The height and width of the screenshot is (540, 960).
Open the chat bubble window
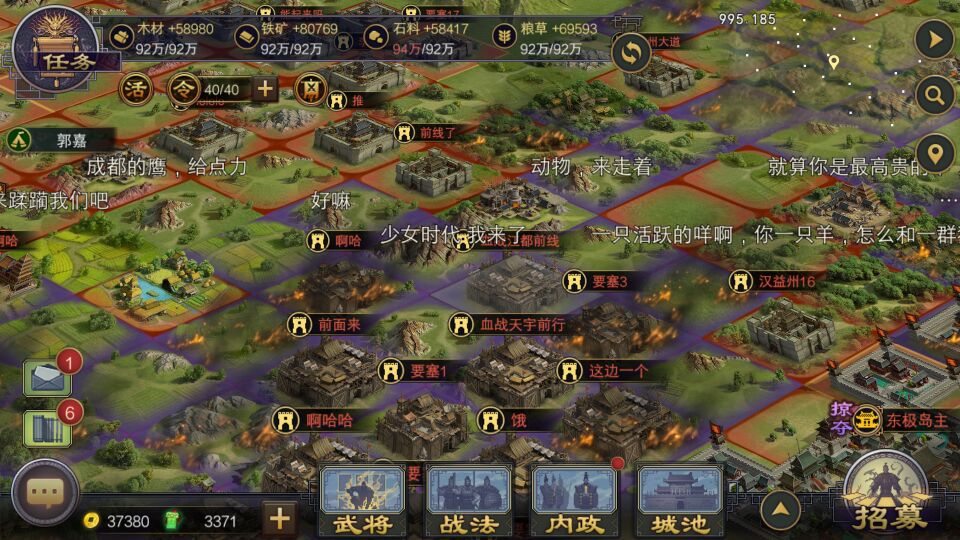click(46, 493)
